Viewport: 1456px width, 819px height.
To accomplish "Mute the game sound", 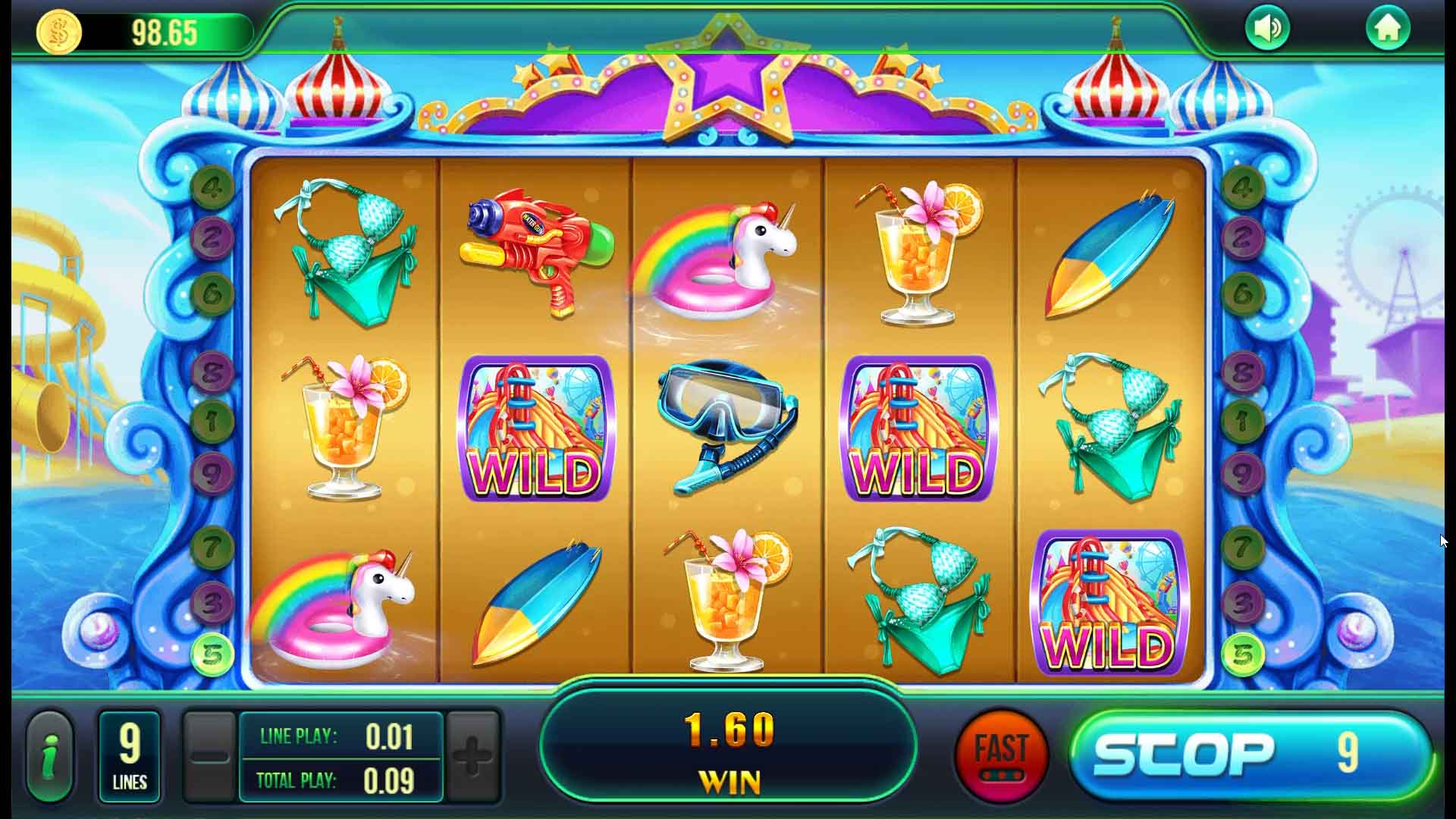I will [1267, 27].
